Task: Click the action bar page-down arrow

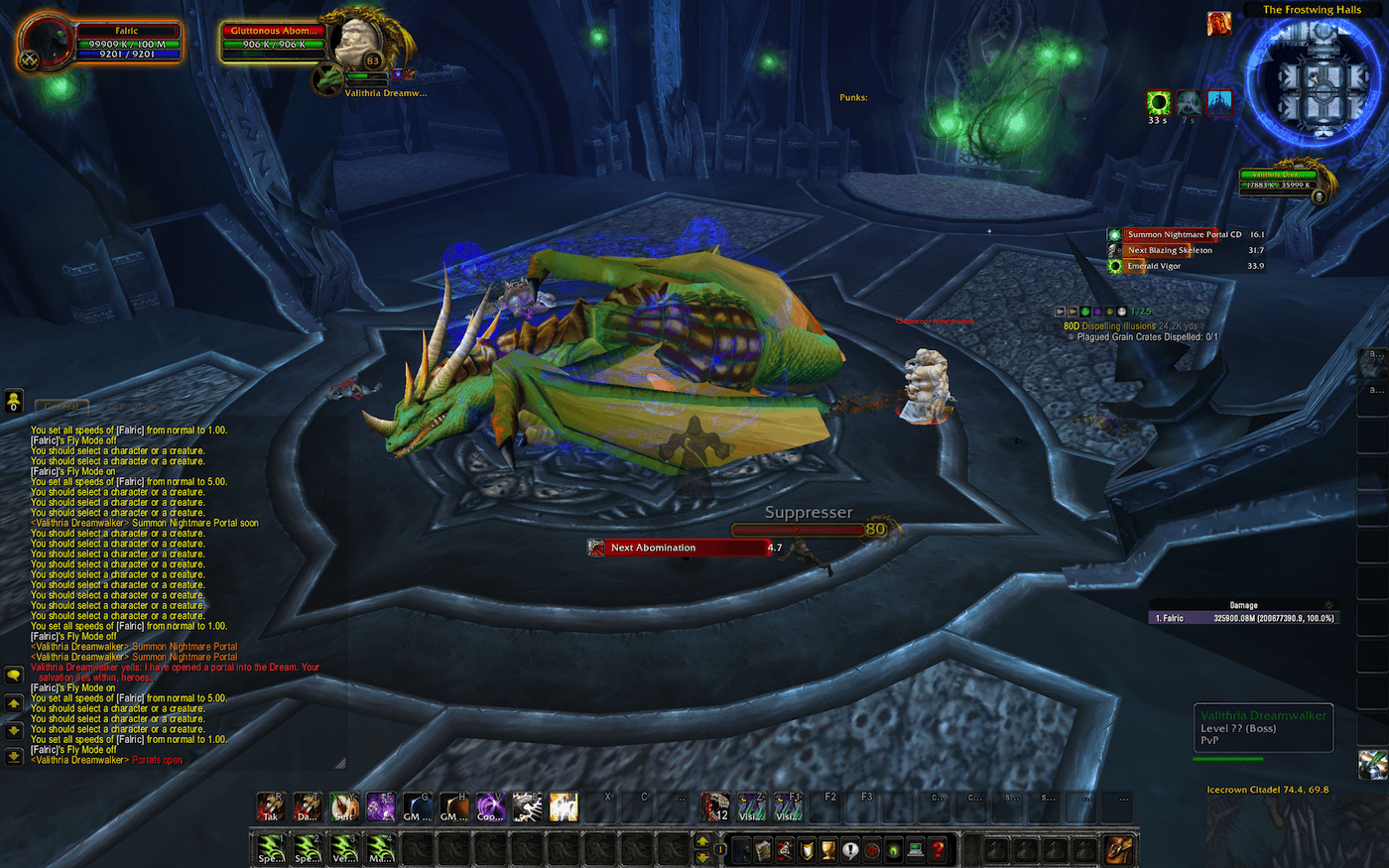Action: 702,857
